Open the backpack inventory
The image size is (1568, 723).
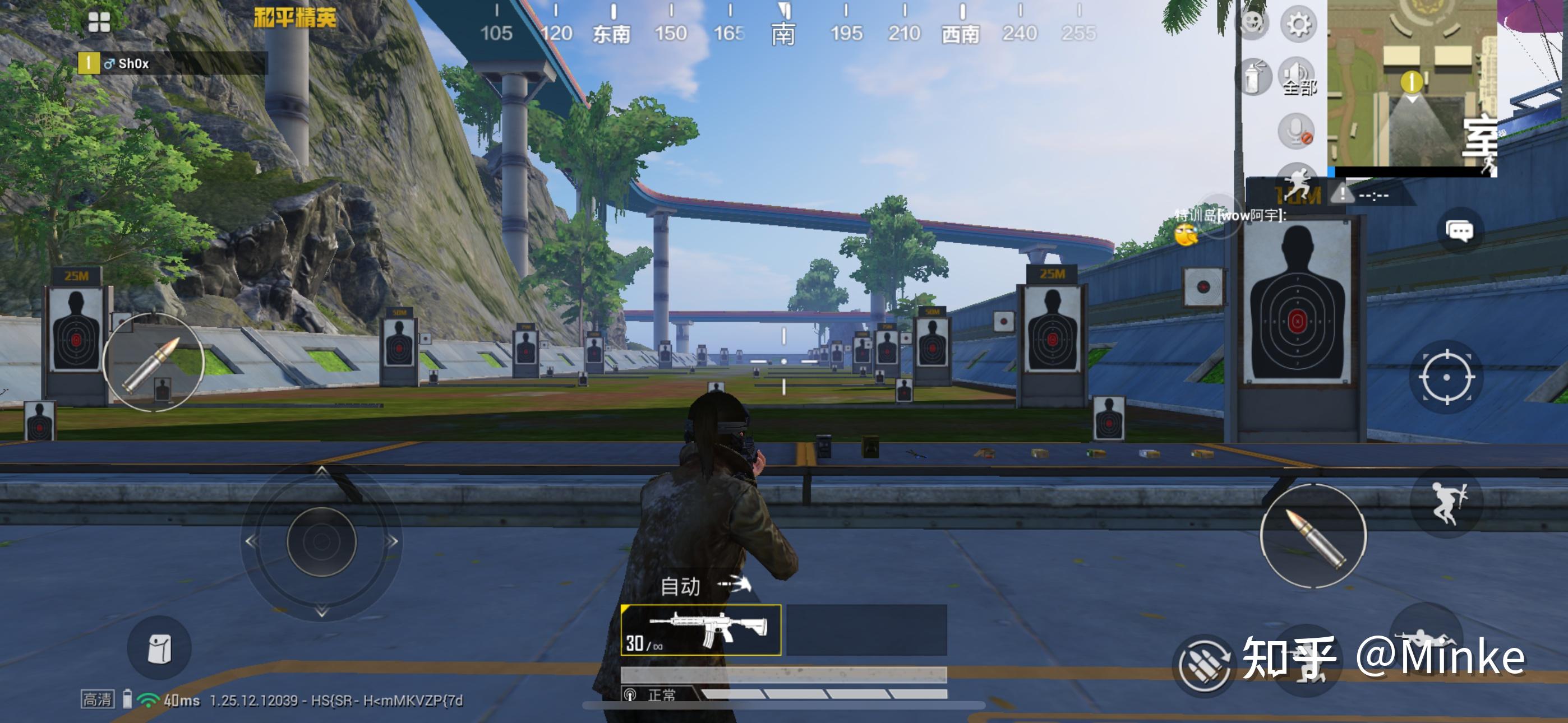[159, 648]
